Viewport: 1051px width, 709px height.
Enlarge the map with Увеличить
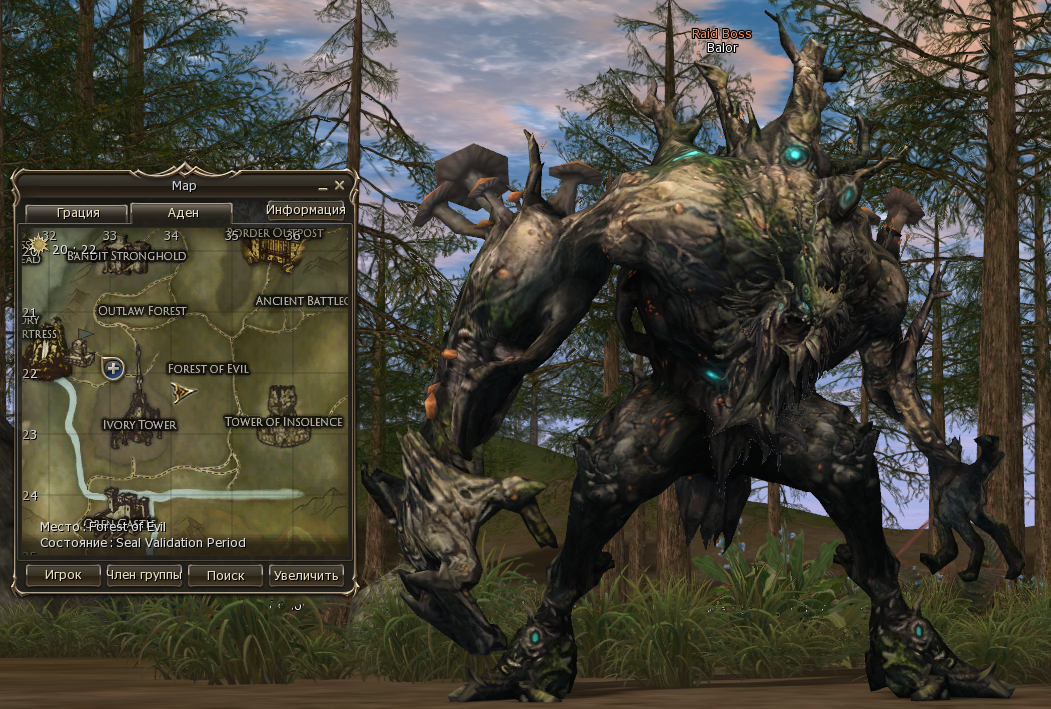point(306,575)
